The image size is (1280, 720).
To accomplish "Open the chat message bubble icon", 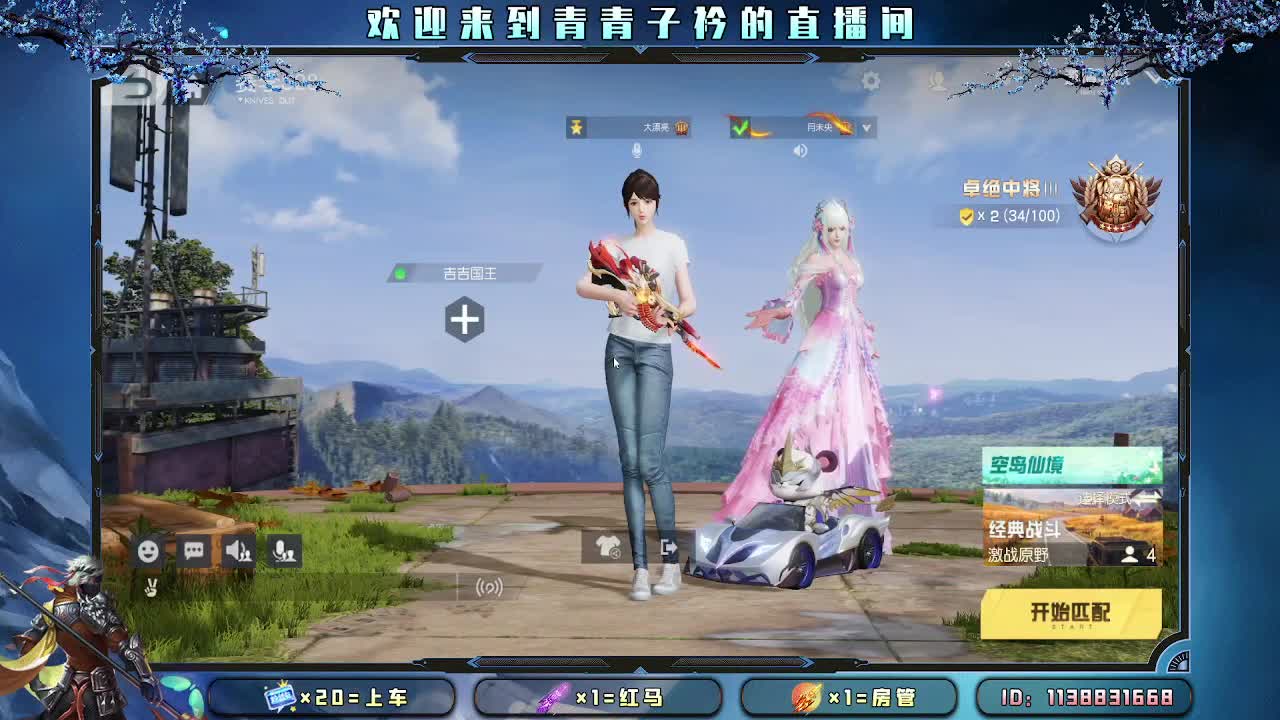I will (x=194, y=549).
